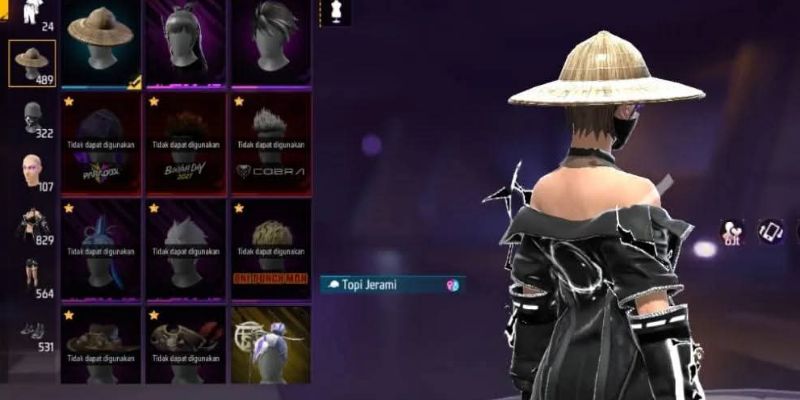800x400 pixels.
Task: Switch to the mask category showing 322
Action: 33,118
